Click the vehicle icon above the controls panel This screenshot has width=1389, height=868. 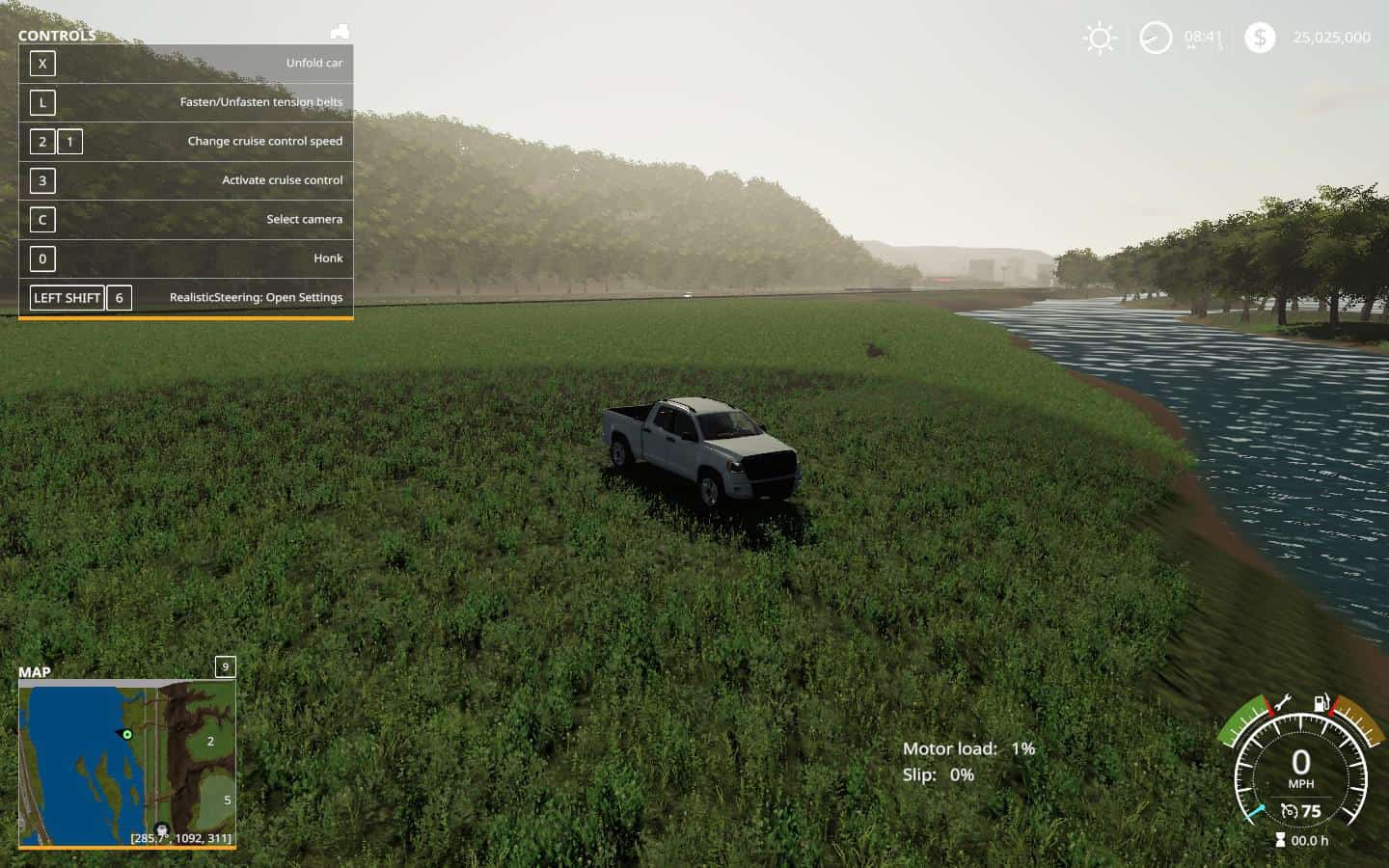[340, 32]
